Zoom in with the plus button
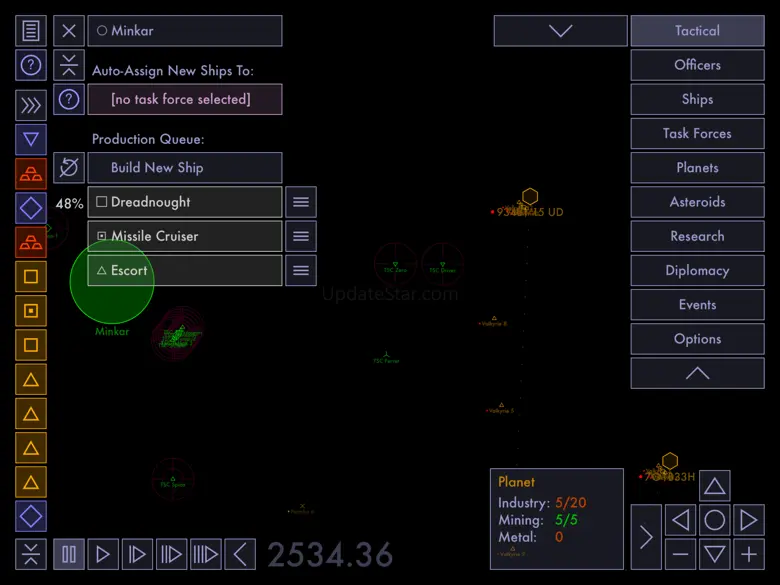Image resolution: width=780 pixels, height=585 pixels. click(x=748, y=553)
